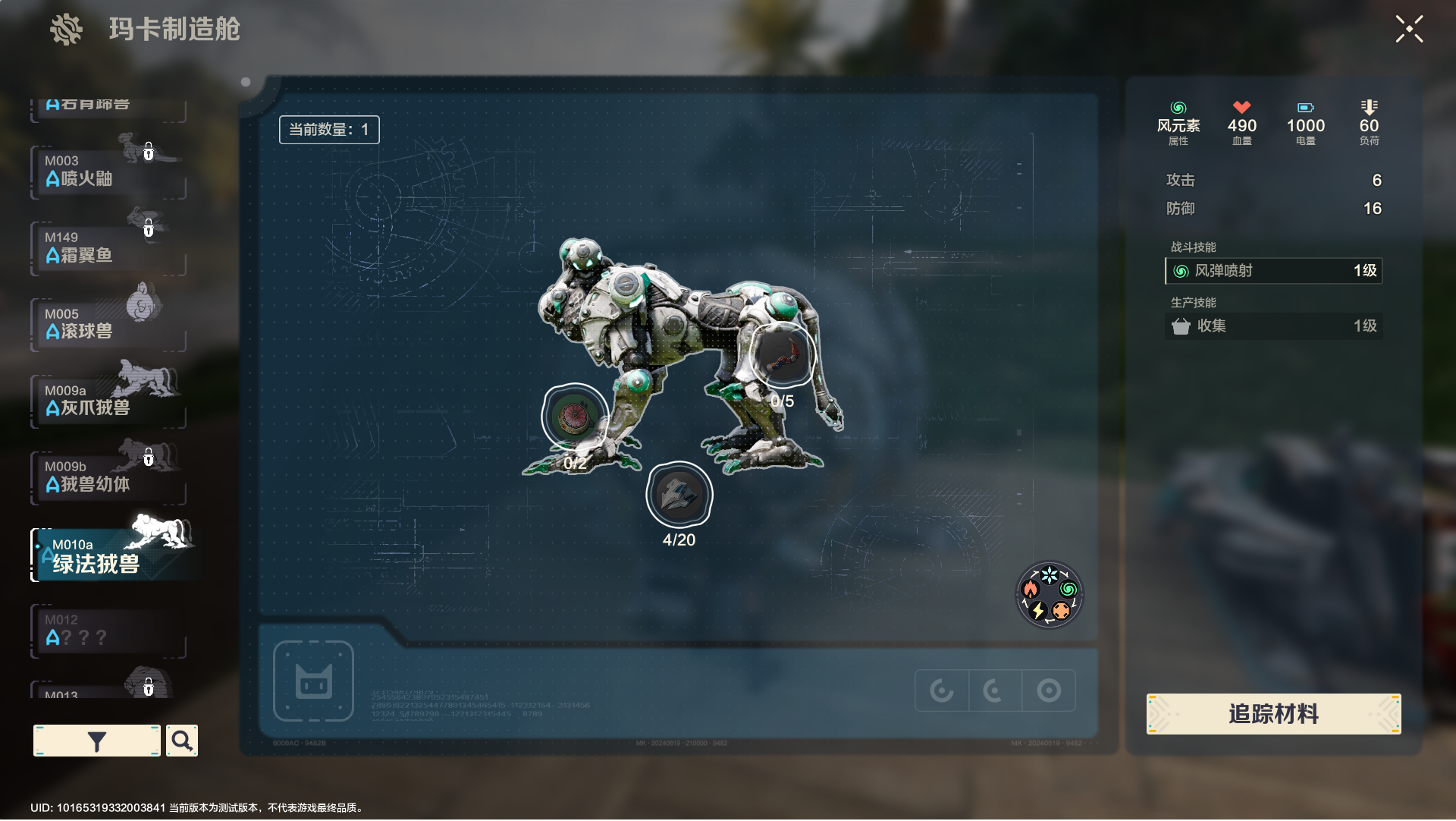Close the 玛卡制造舱 screen
This screenshot has height=821, width=1456.
coord(1409,30)
